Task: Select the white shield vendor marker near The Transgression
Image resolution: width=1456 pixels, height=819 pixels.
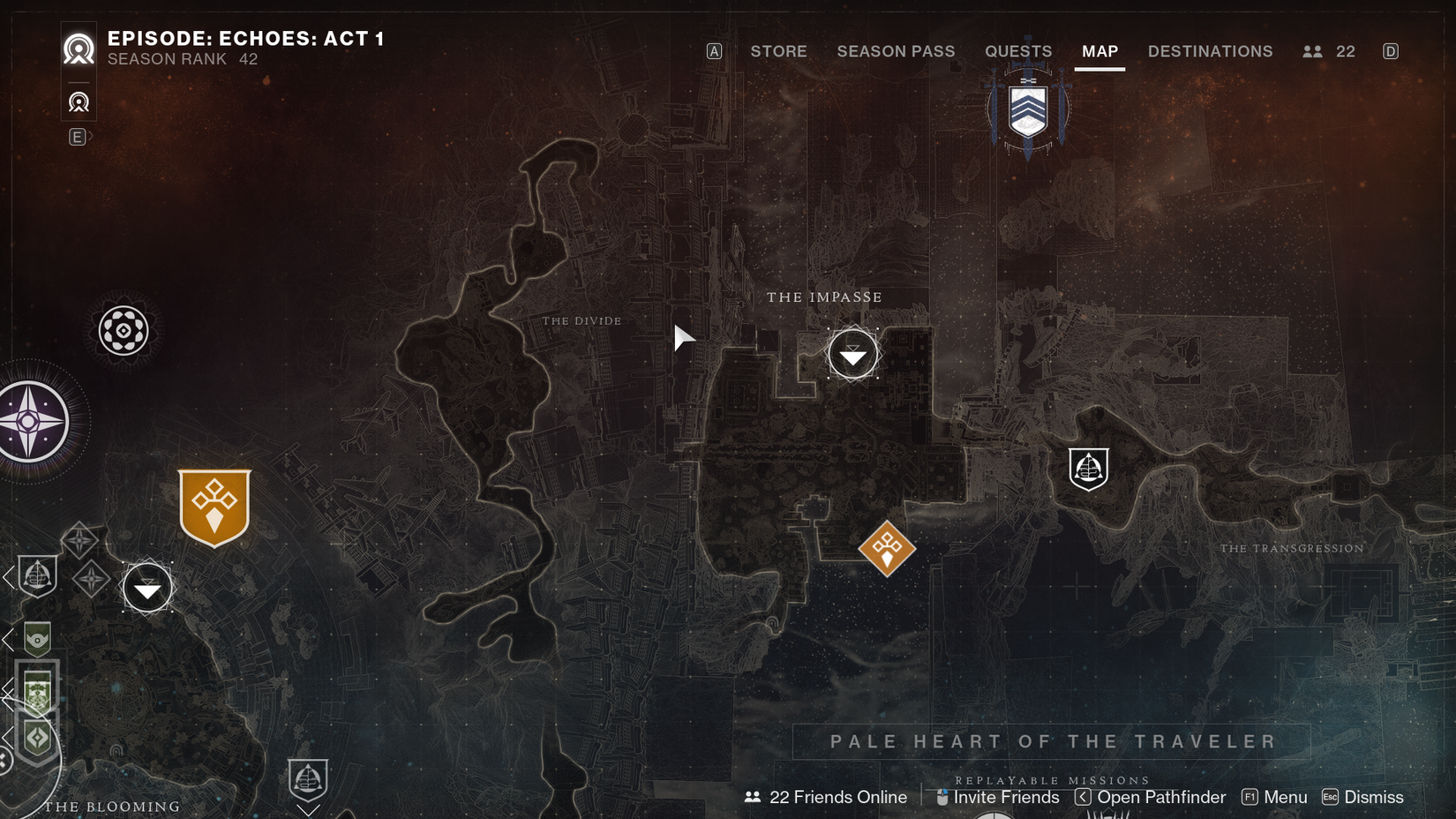Action: [x=1088, y=469]
